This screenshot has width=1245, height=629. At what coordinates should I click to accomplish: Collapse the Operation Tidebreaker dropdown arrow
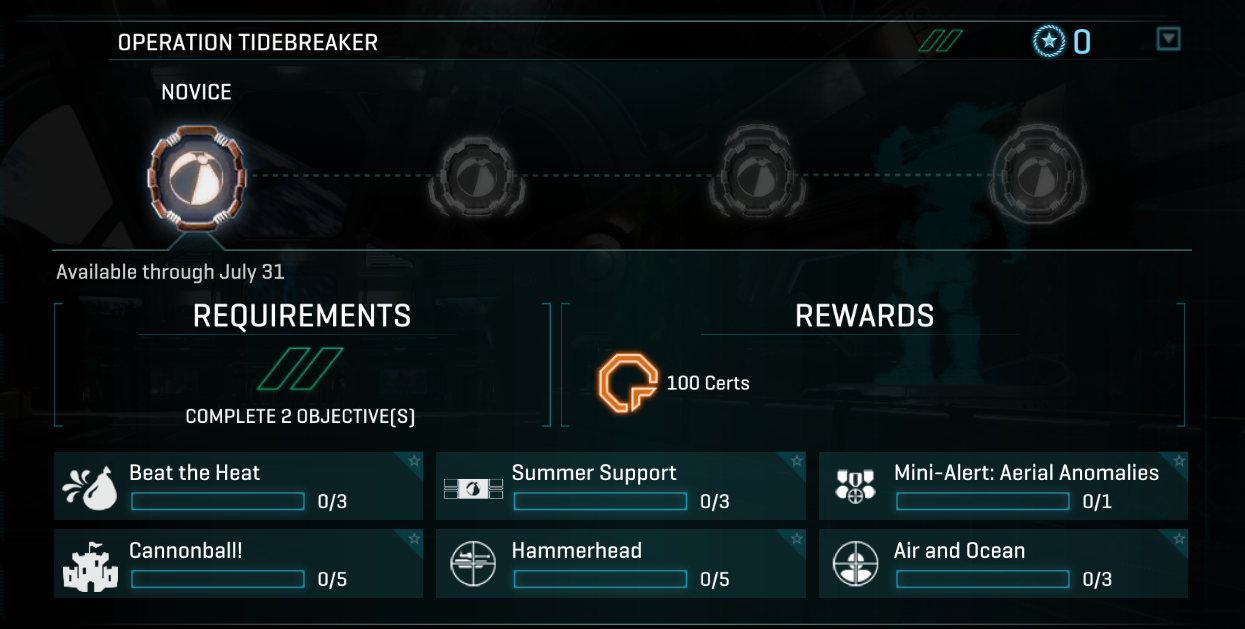click(1168, 39)
